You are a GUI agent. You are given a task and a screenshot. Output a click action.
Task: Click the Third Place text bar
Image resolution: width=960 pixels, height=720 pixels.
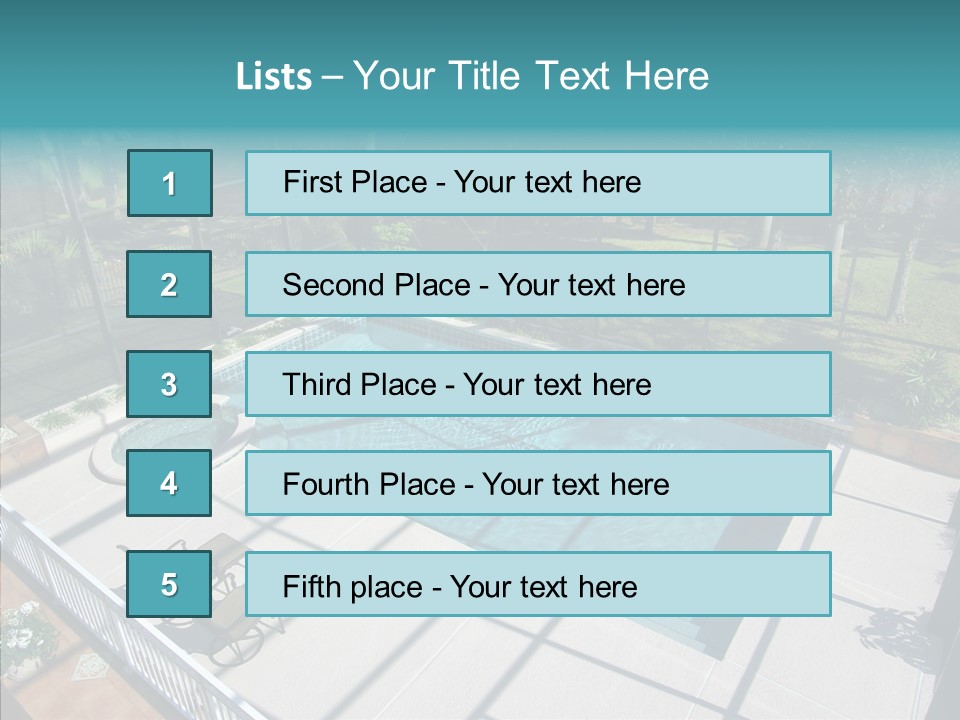click(538, 384)
